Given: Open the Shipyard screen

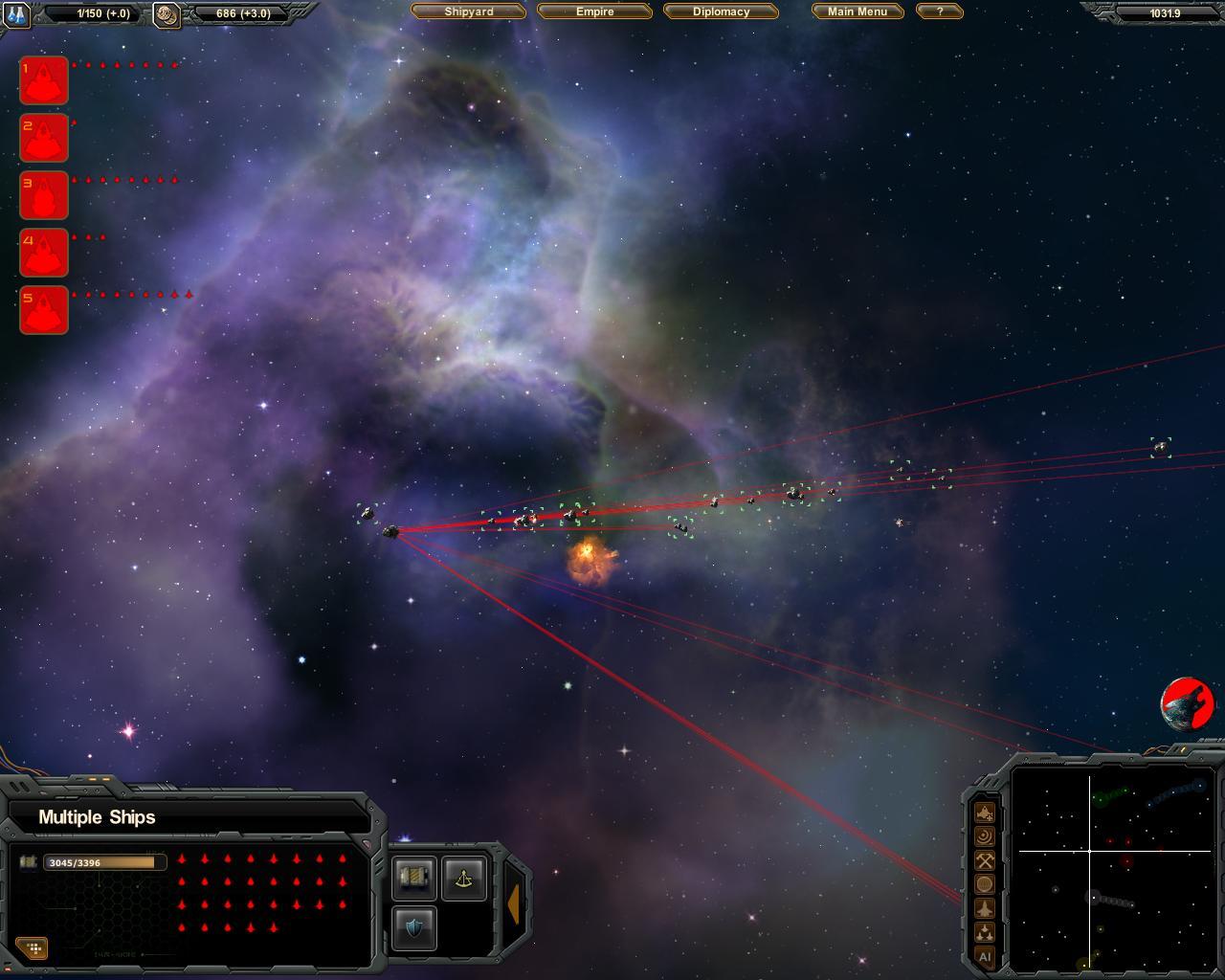Looking at the screenshot, I should click(x=469, y=11).
